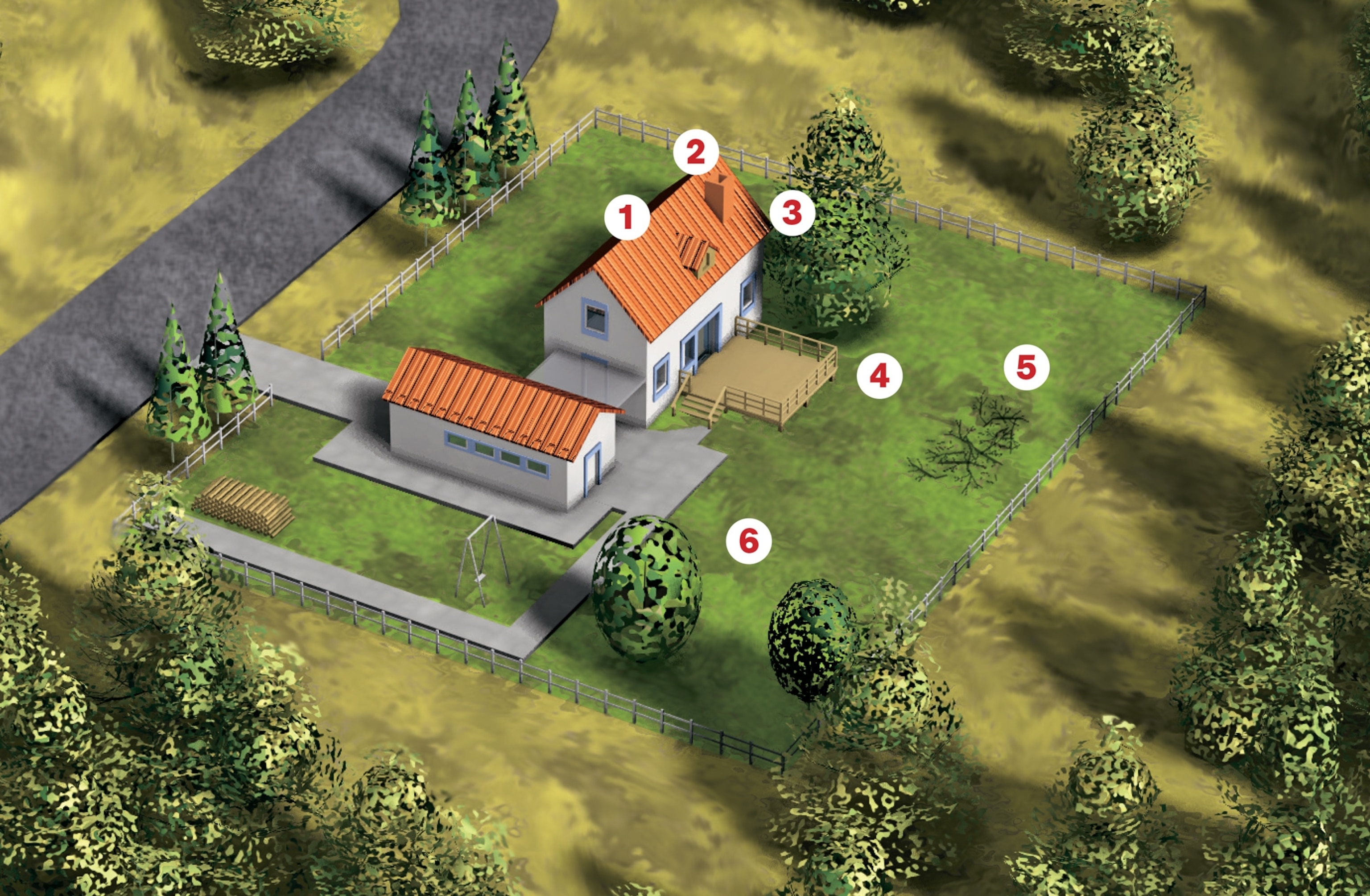
Task: Select marker 4 beside the wooden deck
Action: (879, 376)
